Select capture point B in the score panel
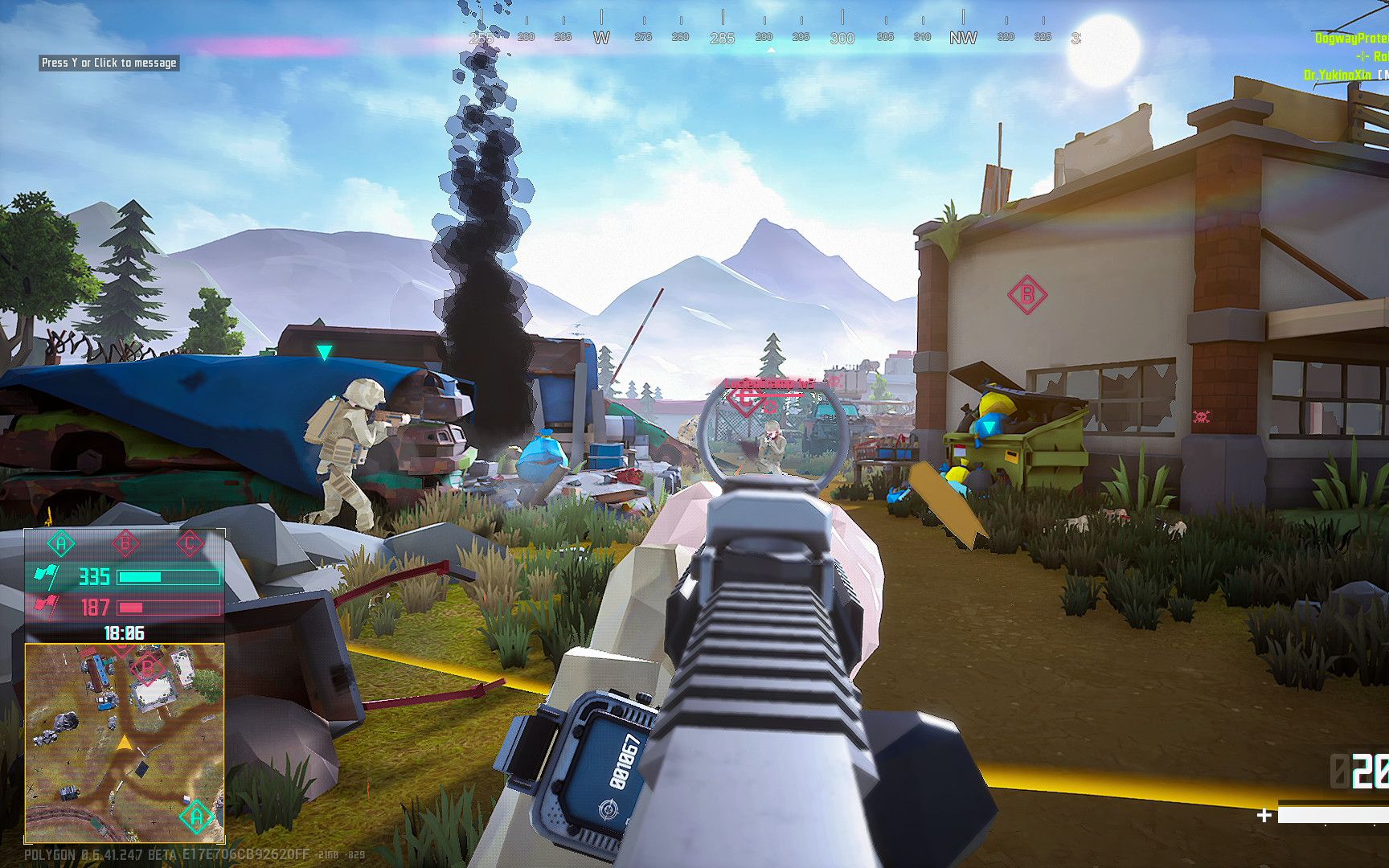The height and width of the screenshot is (868, 1389). [125, 544]
